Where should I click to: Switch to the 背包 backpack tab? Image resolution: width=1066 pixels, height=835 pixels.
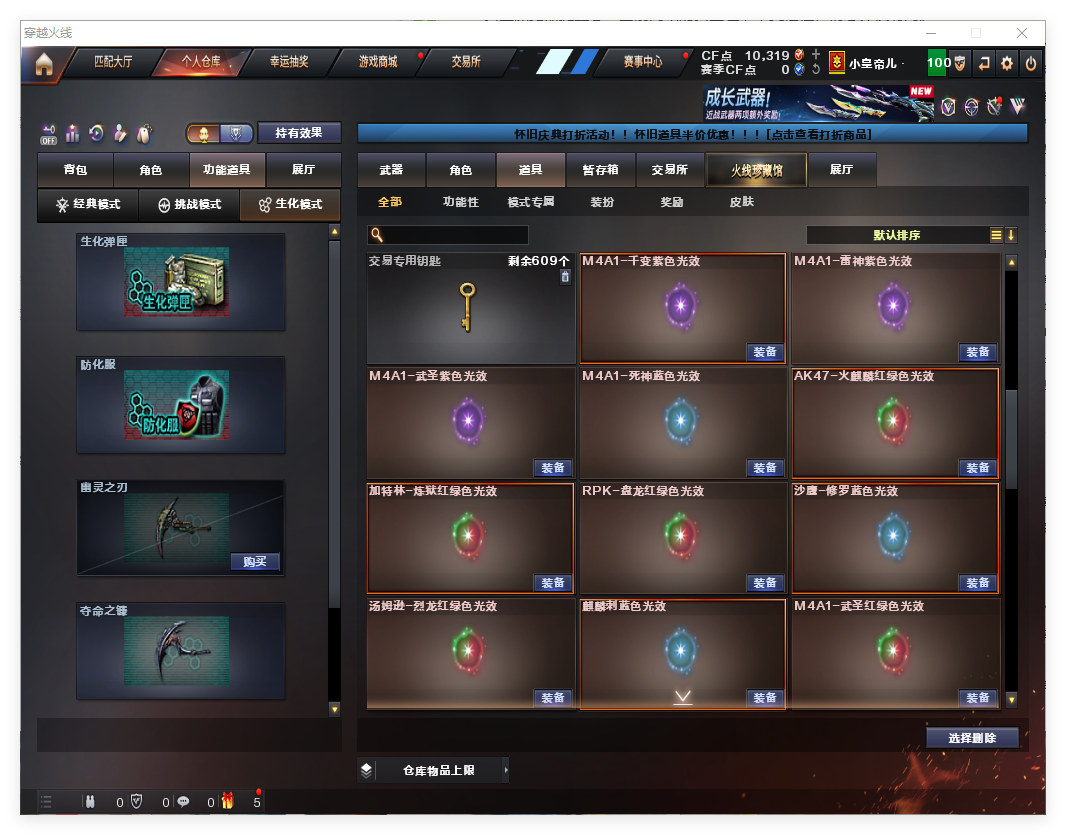75,171
